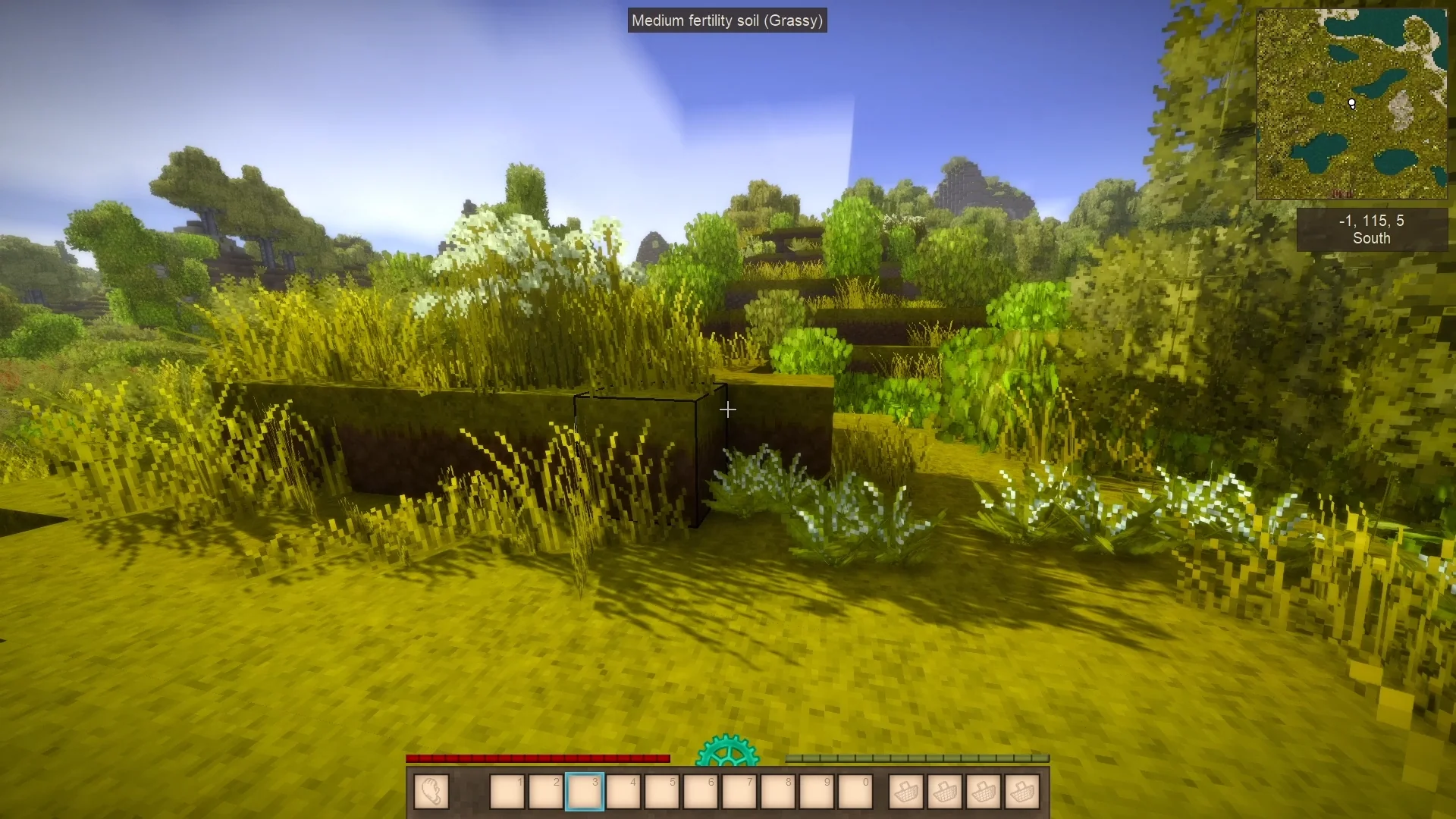Switch to hotbar slot number 7
This screenshot has height=819, width=1456.
739,792
